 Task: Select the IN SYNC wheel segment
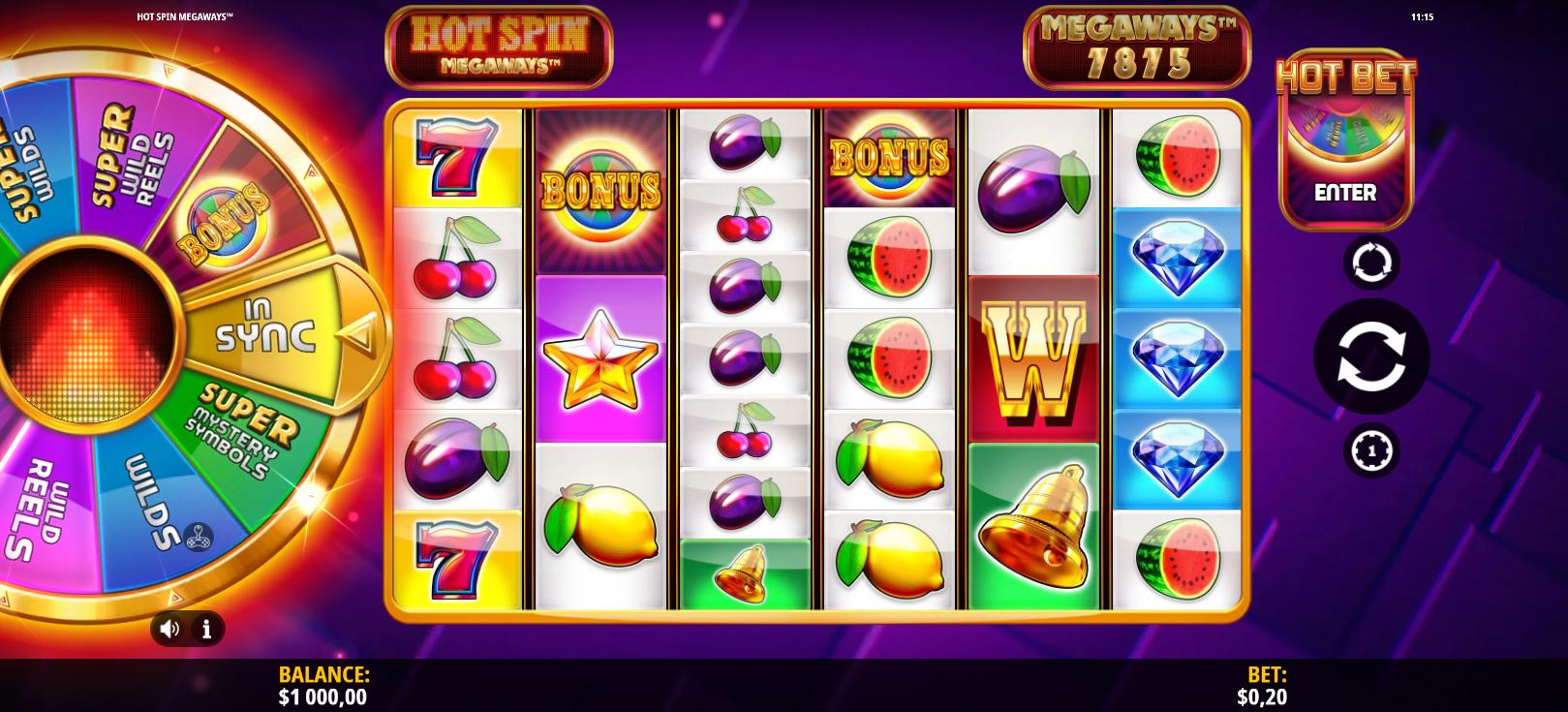pyautogui.click(x=263, y=324)
